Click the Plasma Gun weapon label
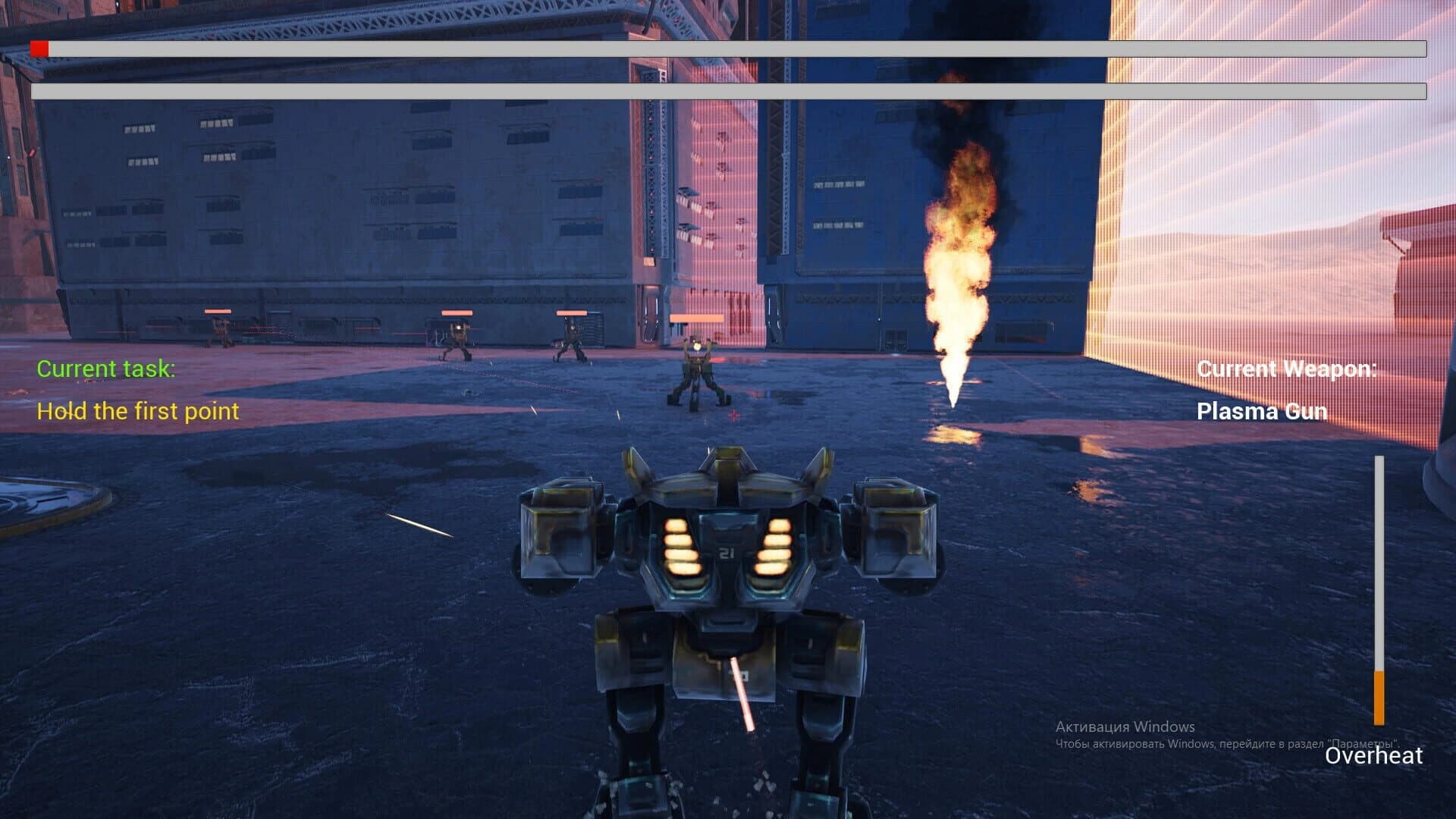The width and height of the screenshot is (1456, 819). [x=1262, y=412]
